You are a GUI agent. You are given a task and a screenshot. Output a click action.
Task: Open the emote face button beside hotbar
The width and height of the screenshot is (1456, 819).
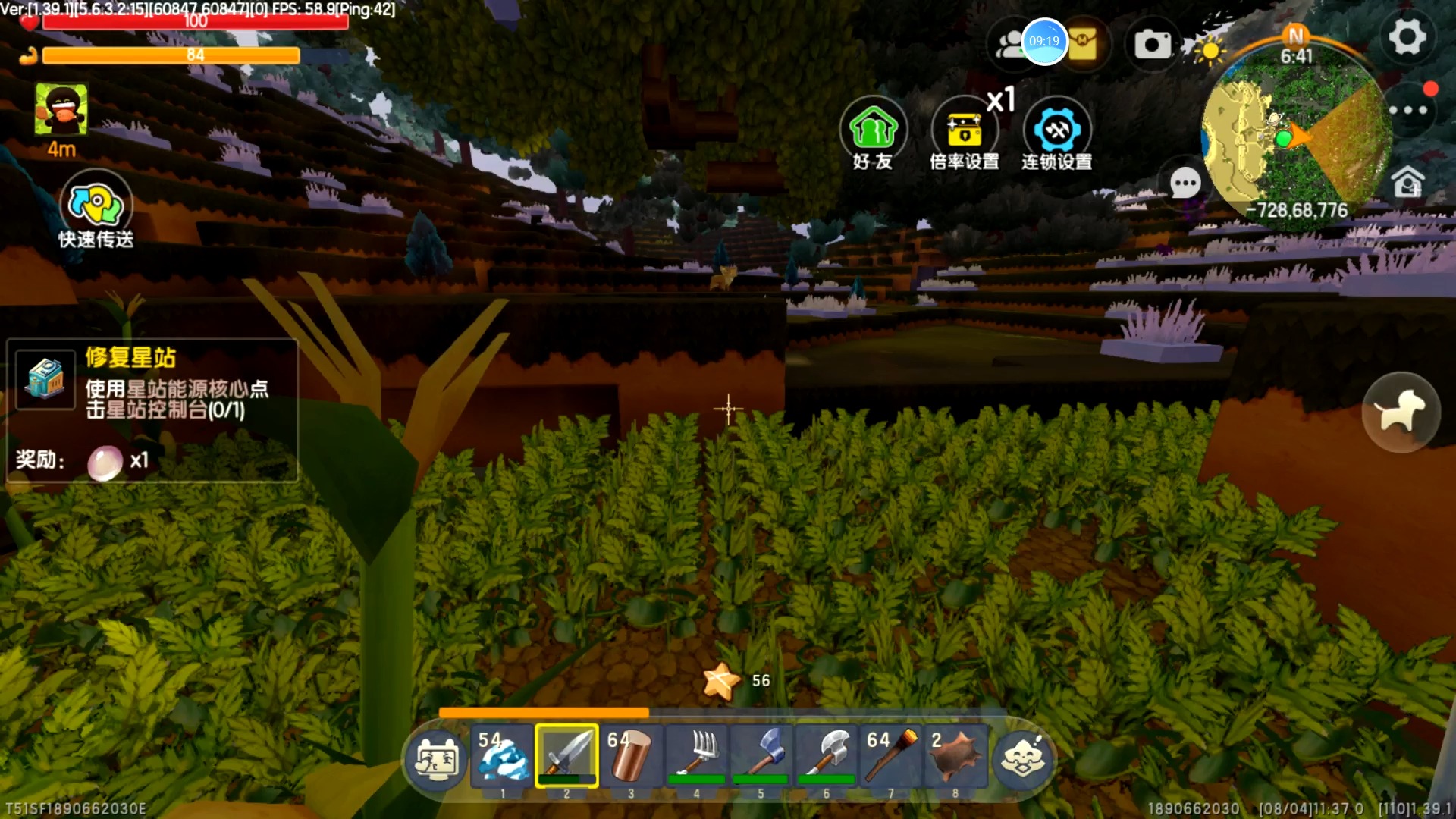[1022, 758]
